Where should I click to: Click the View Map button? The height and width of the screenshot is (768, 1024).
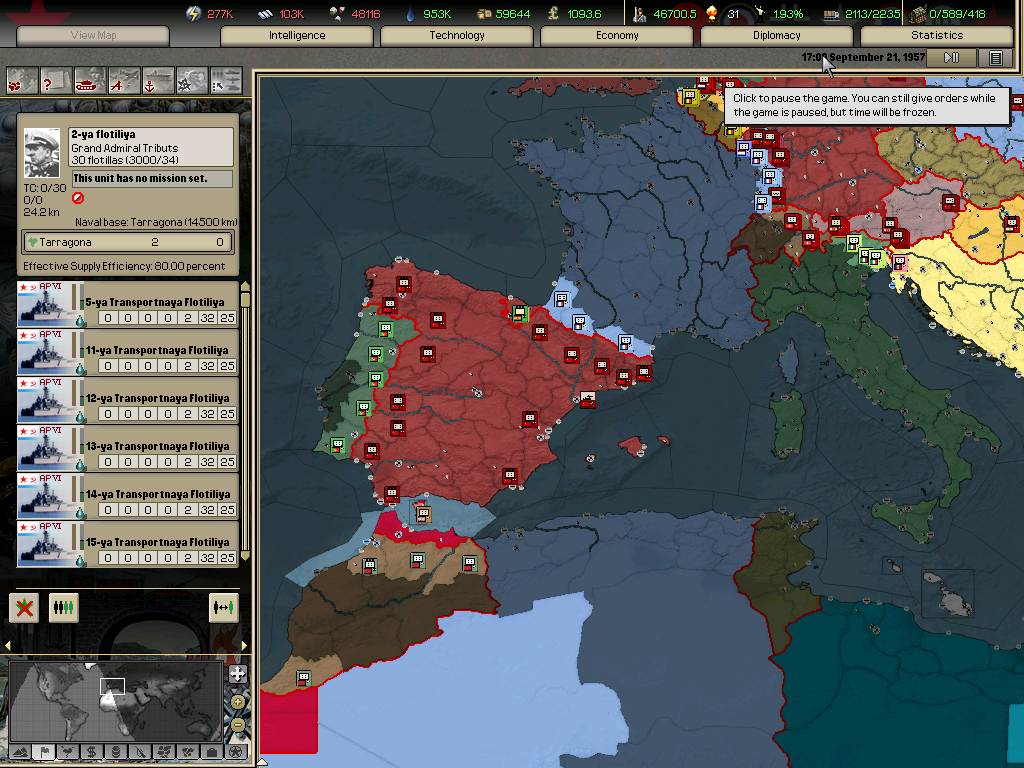click(93, 35)
